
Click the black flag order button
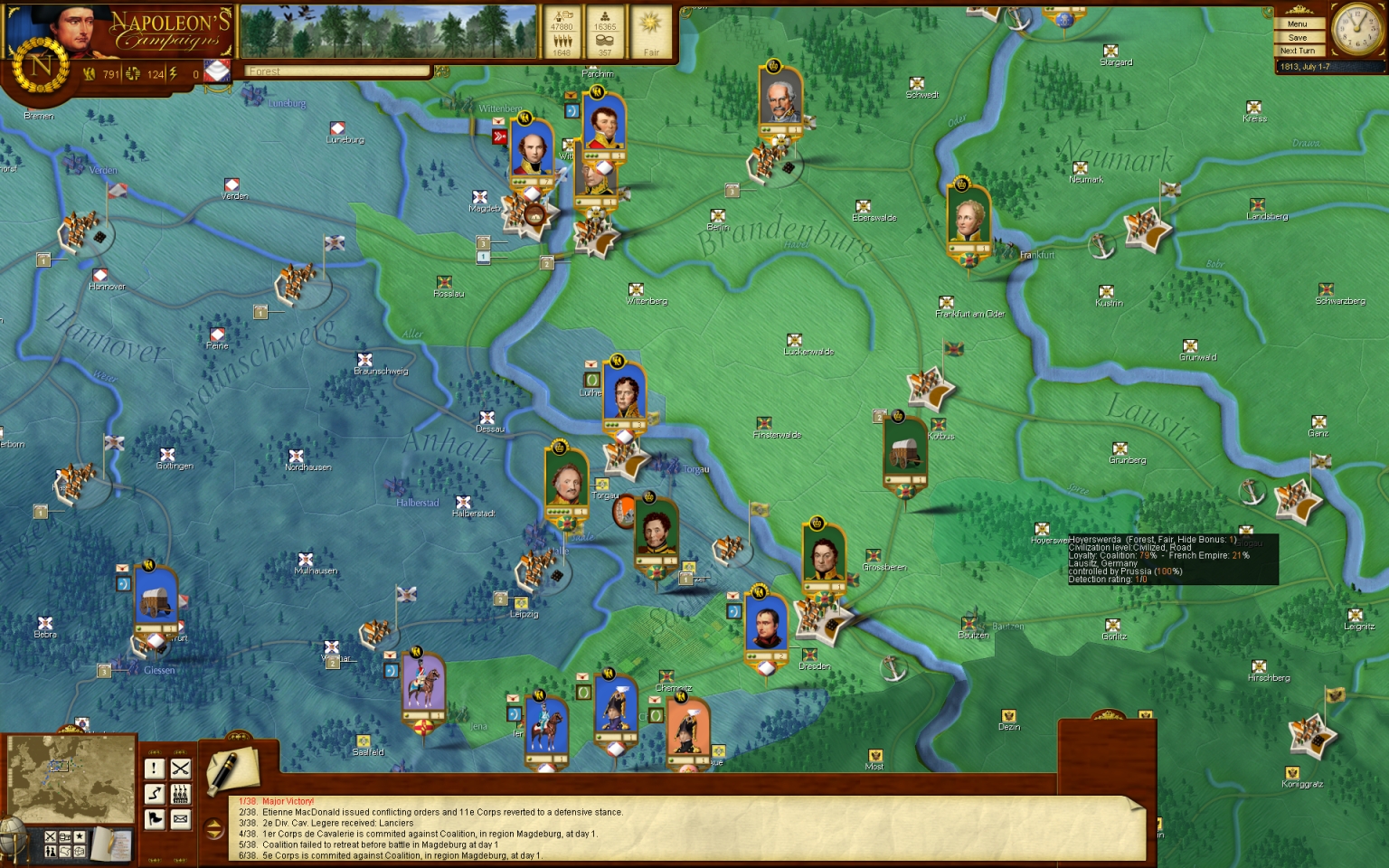(x=155, y=819)
